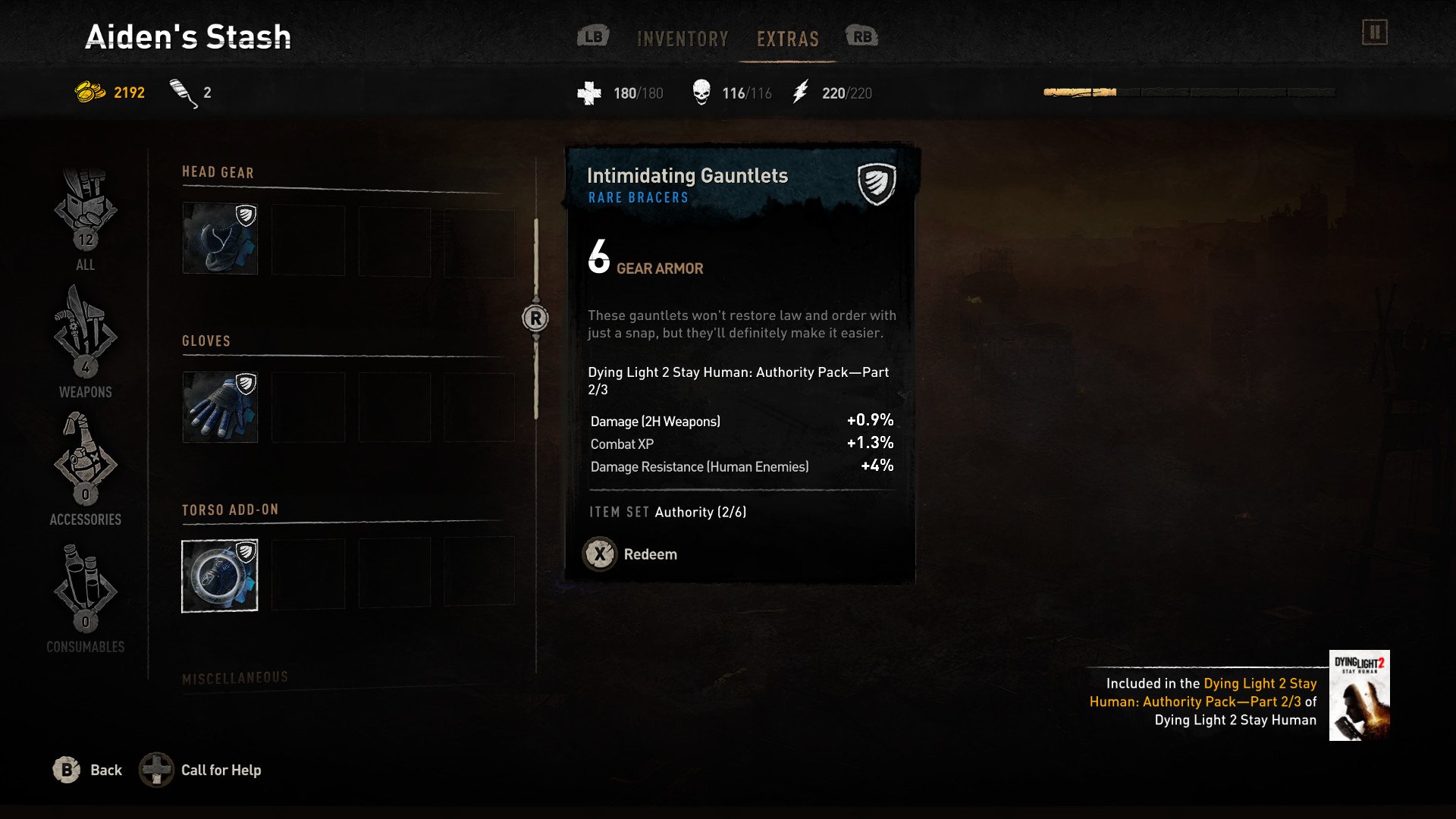Open the Weapons category
The height and width of the screenshot is (819, 1456).
[x=86, y=341]
